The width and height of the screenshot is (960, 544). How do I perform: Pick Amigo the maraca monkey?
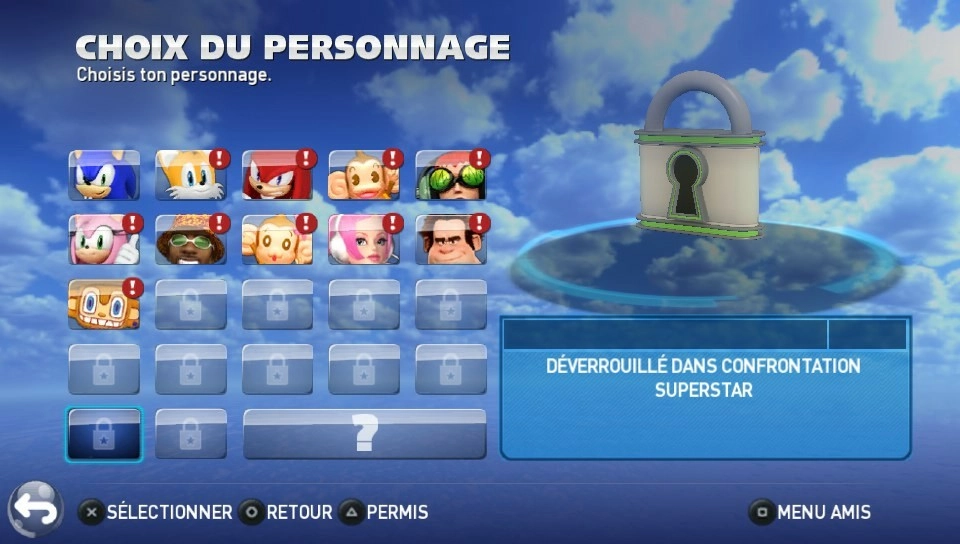point(104,304)
